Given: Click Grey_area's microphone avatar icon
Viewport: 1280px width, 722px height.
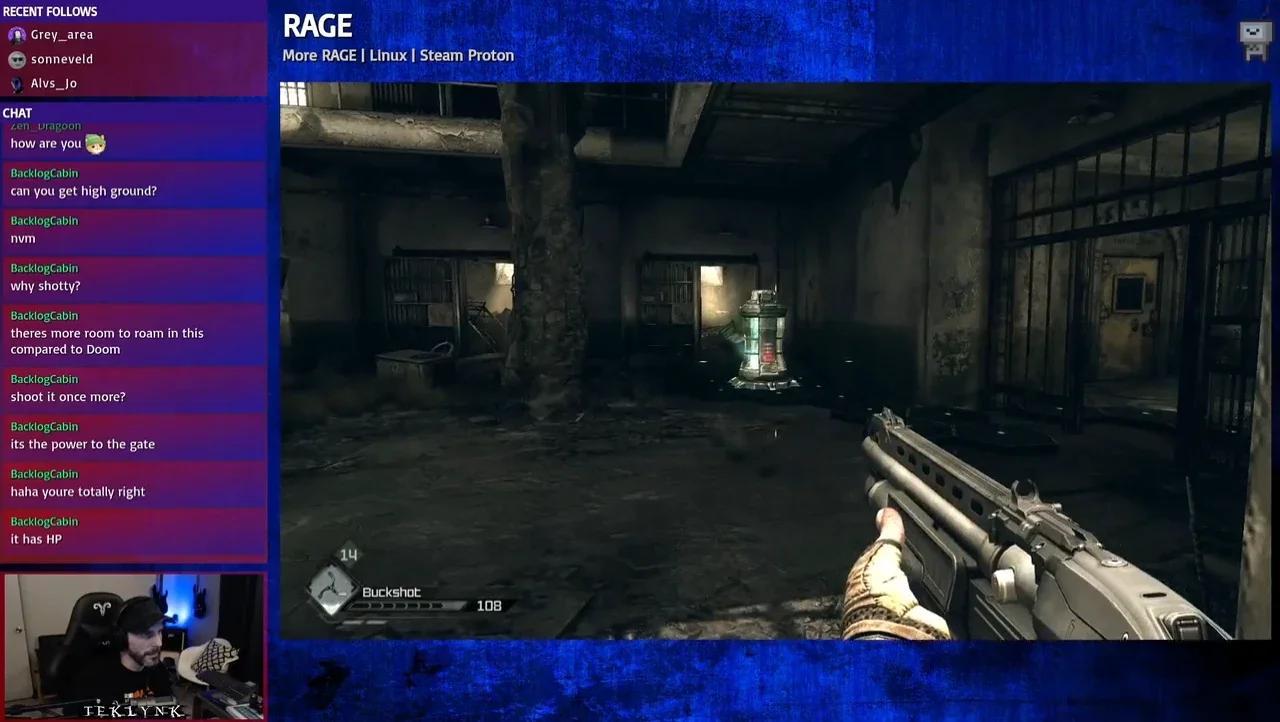Looking at the screenshot, I should click(x=17, y=34).
